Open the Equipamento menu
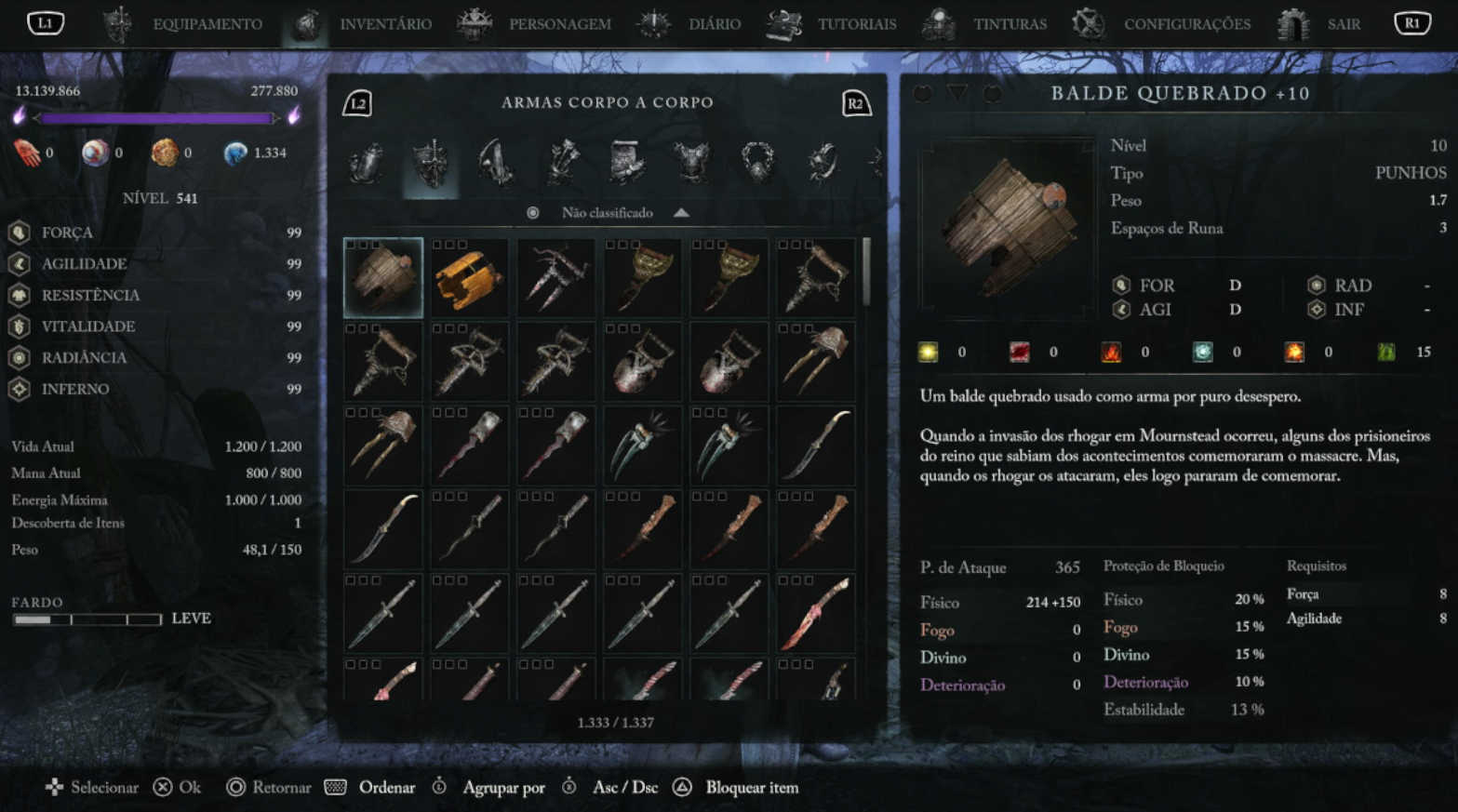1458x812 pixels. pyautogui.click(x=206, y=24)
